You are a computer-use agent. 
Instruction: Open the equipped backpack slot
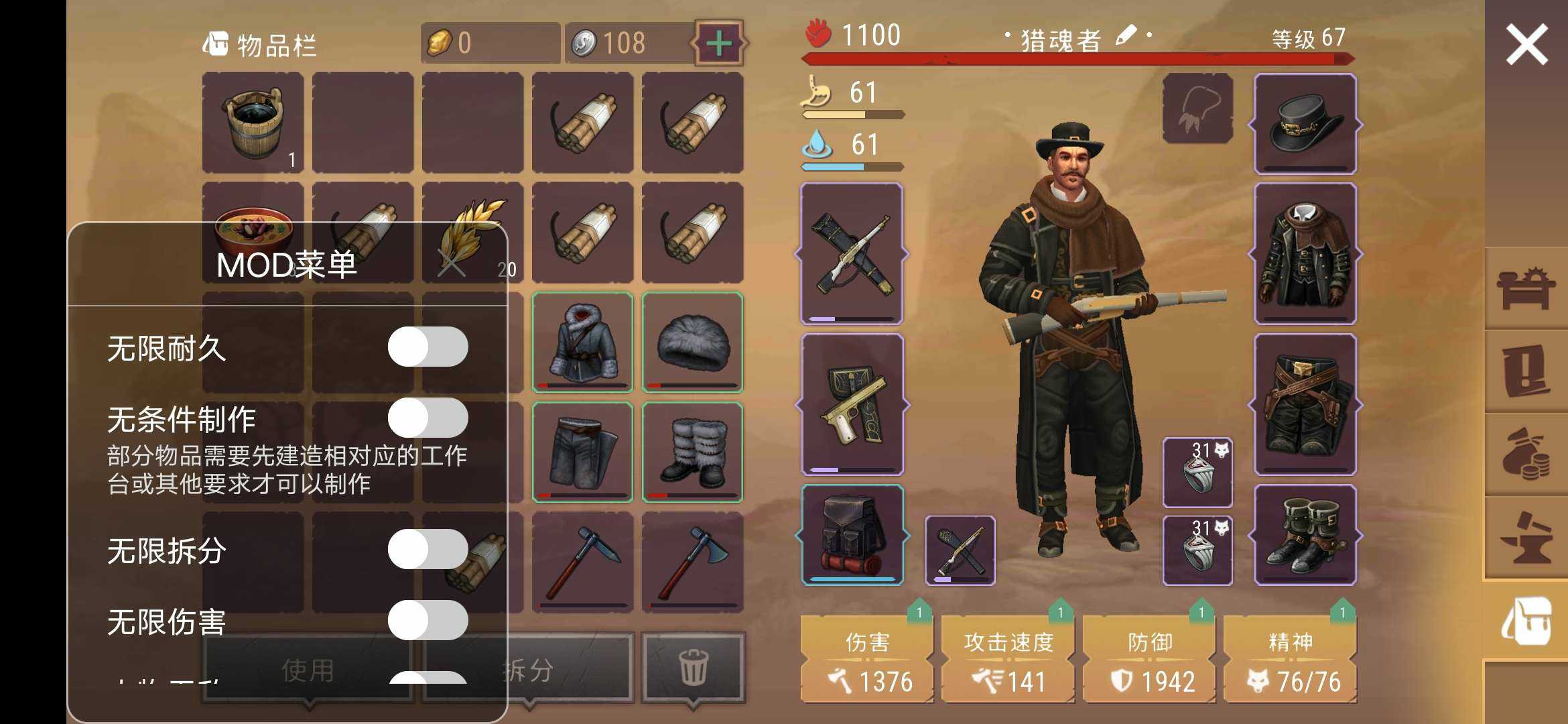click(x=852, y=534)
